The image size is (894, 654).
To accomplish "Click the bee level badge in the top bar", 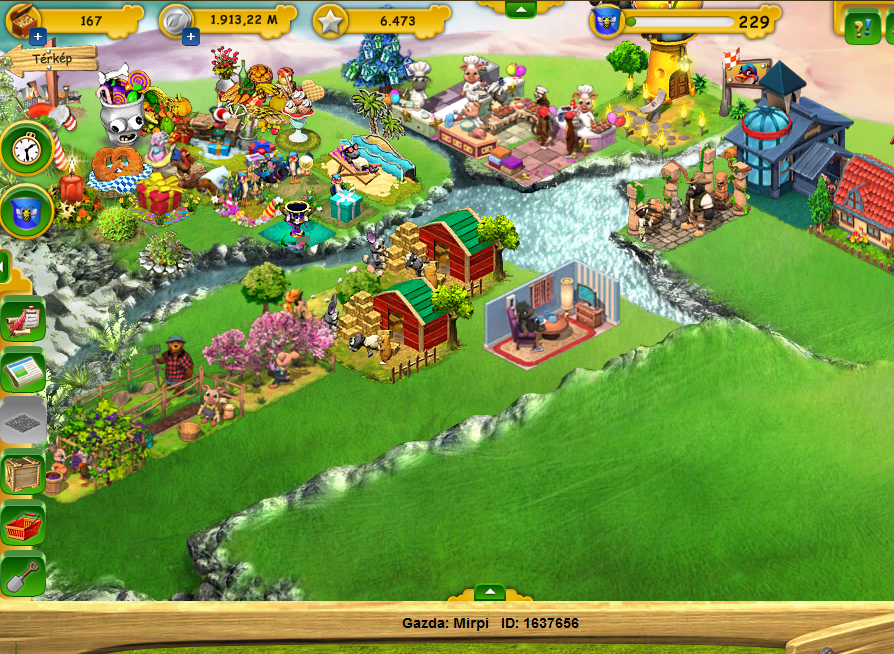I will (606, 21).
